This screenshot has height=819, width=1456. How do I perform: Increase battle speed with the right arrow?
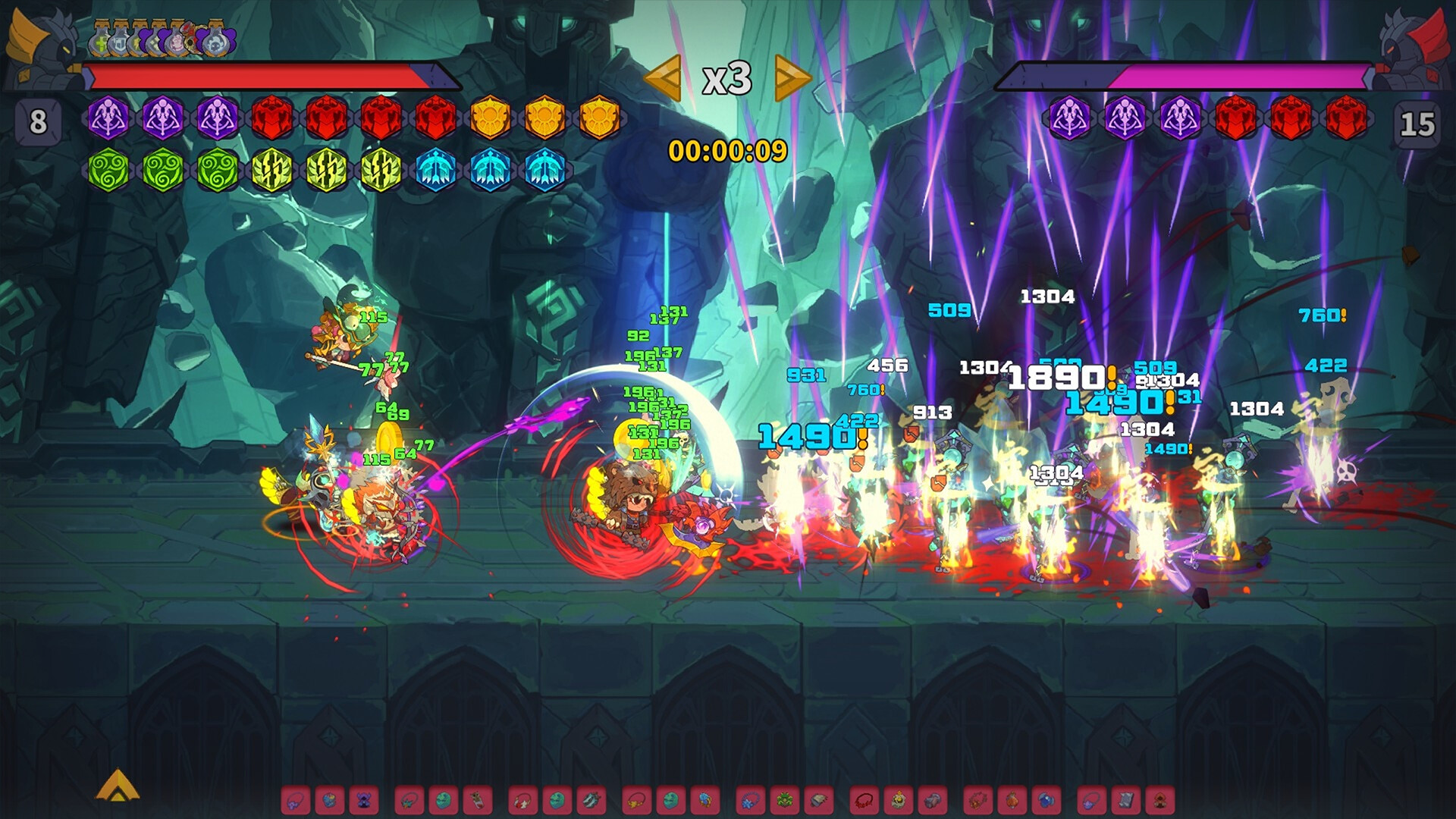coord(793,78)
